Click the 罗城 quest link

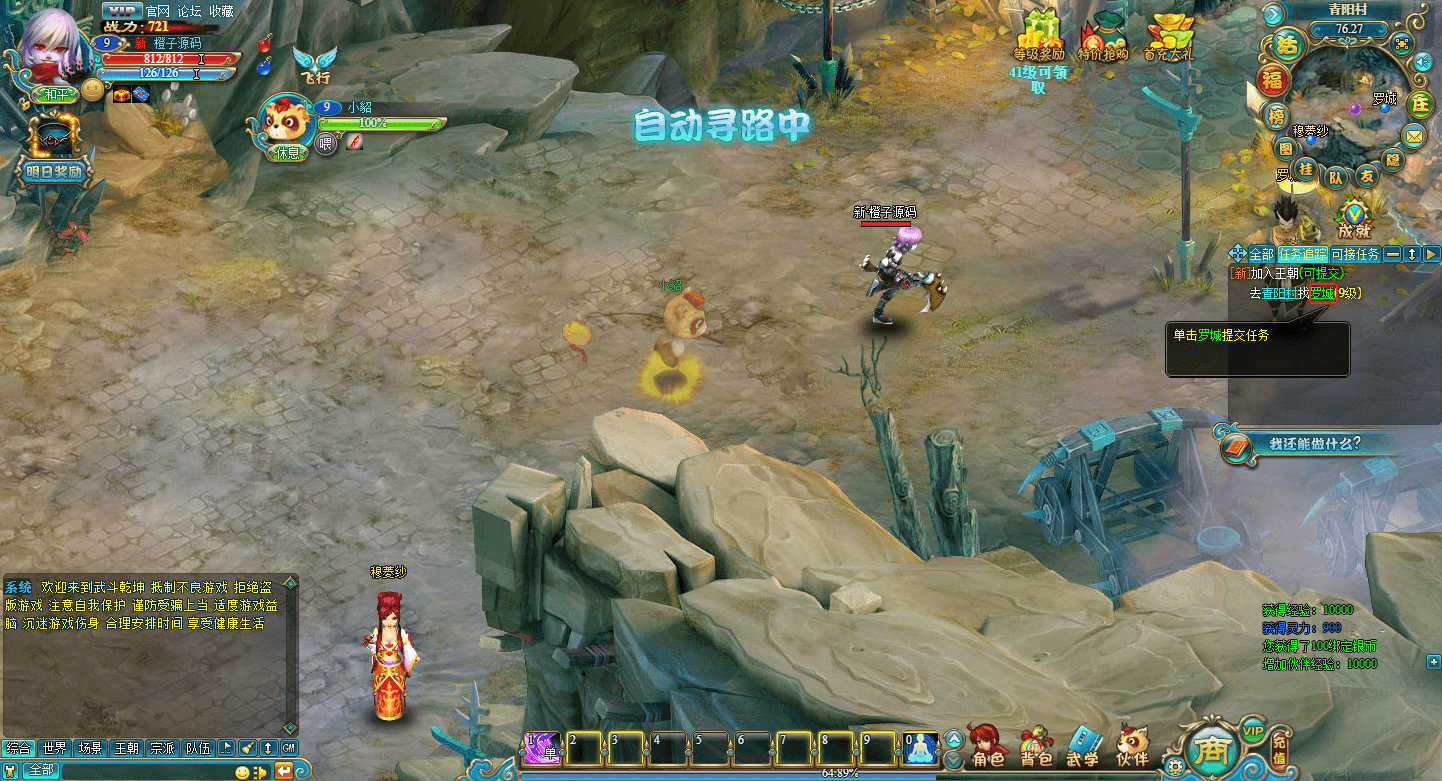[1322, 293]
